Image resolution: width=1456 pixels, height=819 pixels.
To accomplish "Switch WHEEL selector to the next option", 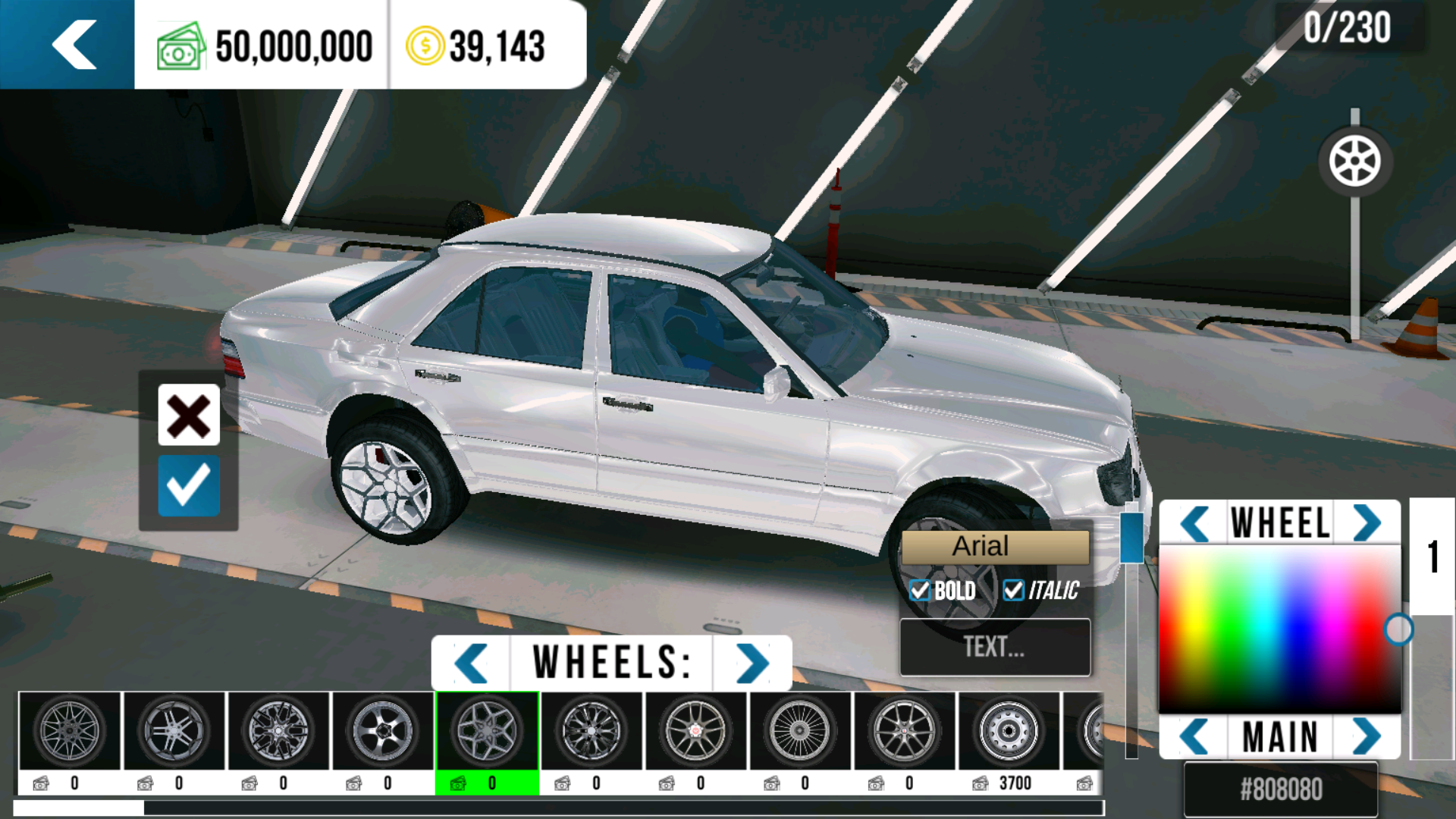I will [x=1367, y=523].
